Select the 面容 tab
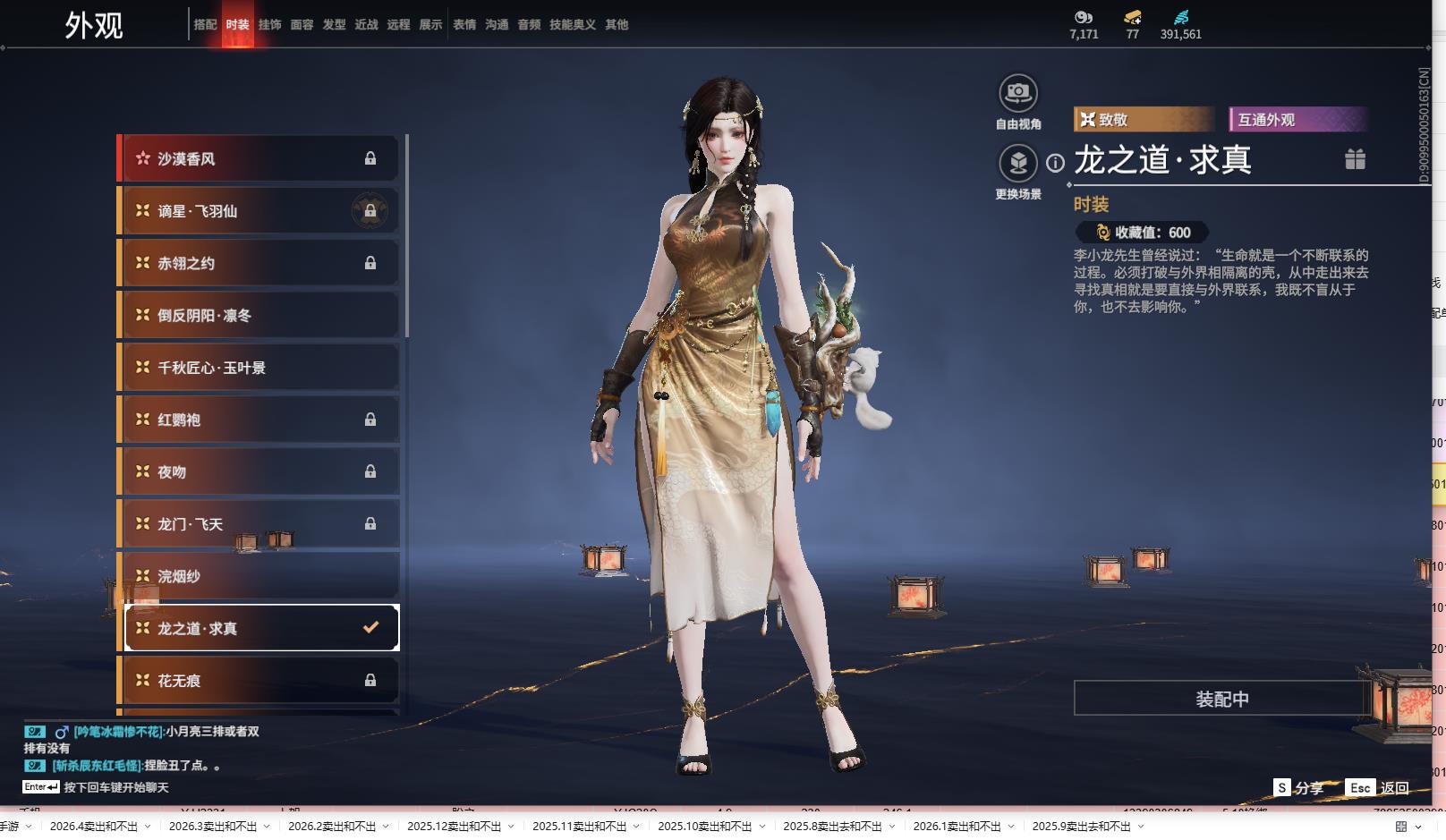Image resolution: width=1446 pixels, height=840 pixels. coord(302,25)
